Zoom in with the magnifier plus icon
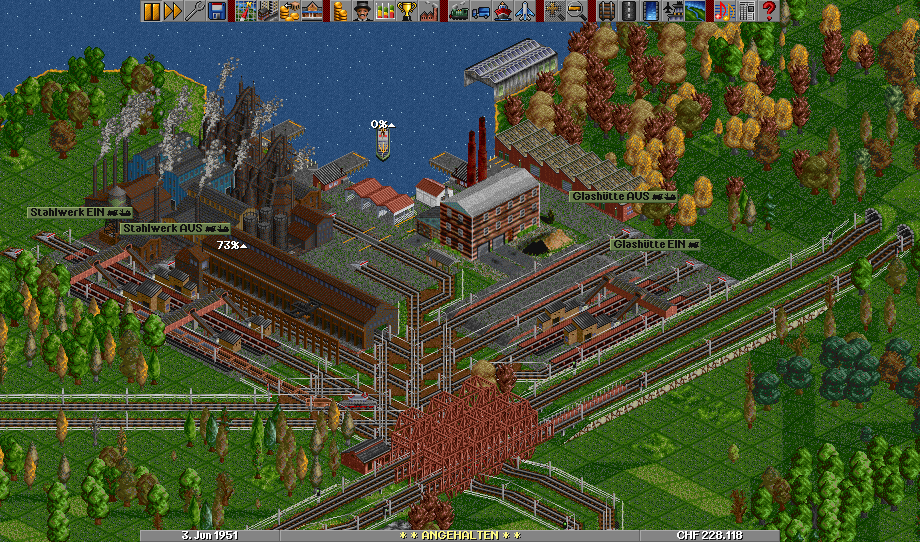 pyautogui.click(x=554, y=11)
